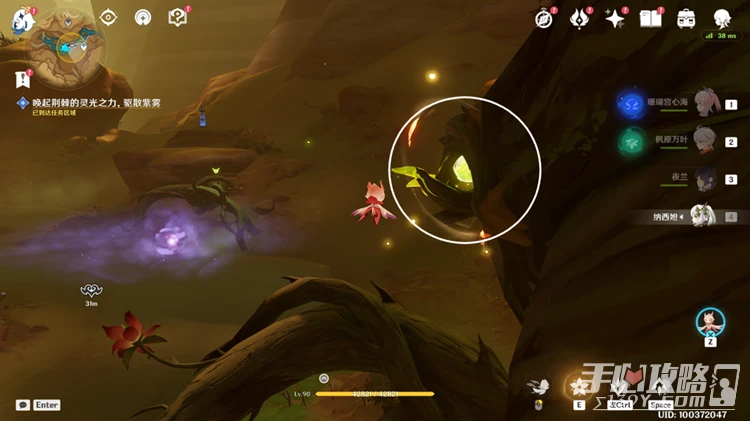Use the flower-shaped elemental skill
The height and width of the screenshot is (421, 750).
579,386
